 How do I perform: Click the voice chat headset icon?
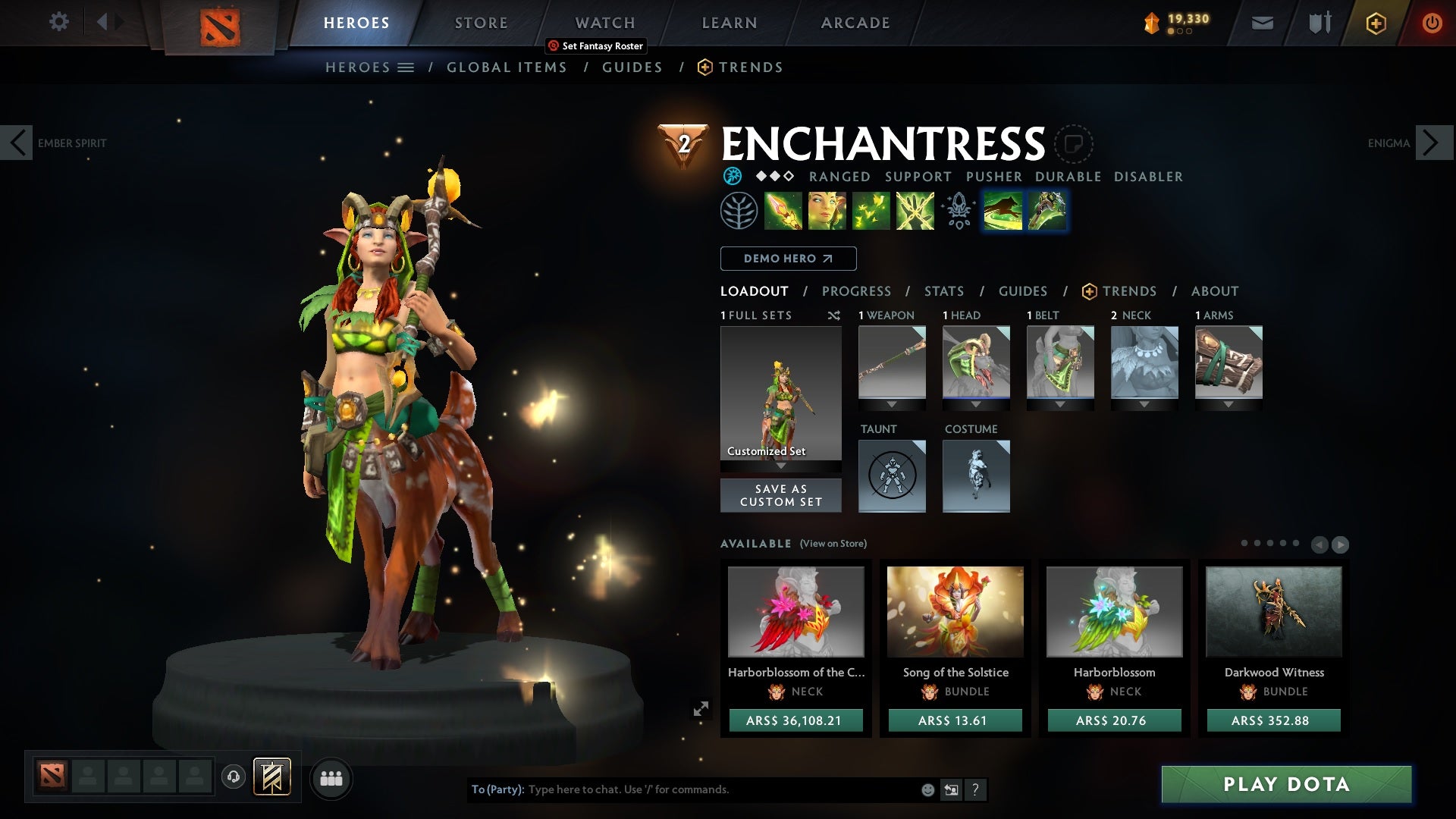(x=232, y=777)
